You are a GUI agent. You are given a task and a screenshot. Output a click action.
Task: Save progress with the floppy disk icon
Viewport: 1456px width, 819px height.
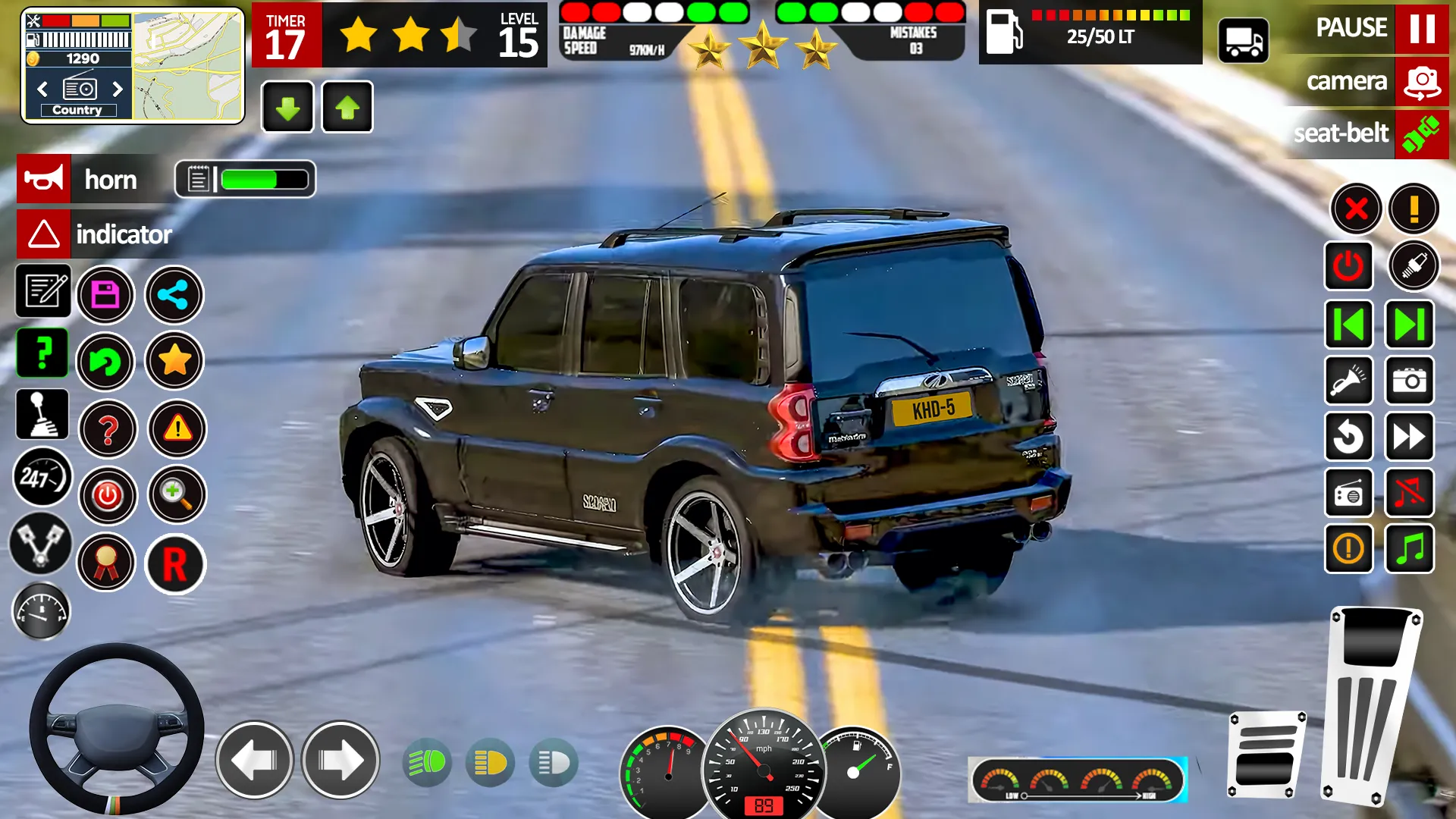106,294
